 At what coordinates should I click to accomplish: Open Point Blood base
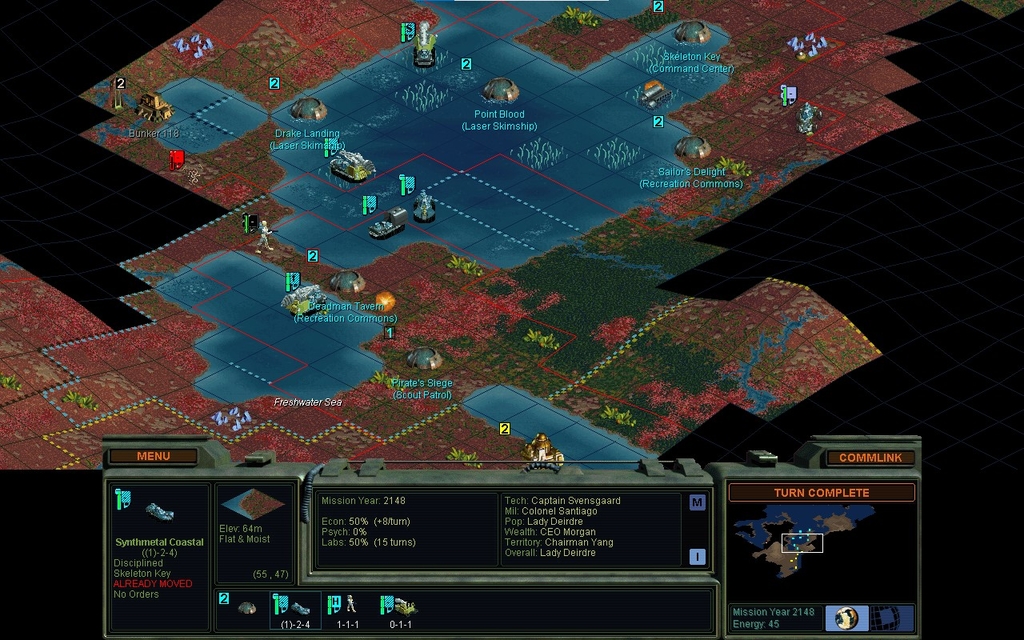(500, 91)
